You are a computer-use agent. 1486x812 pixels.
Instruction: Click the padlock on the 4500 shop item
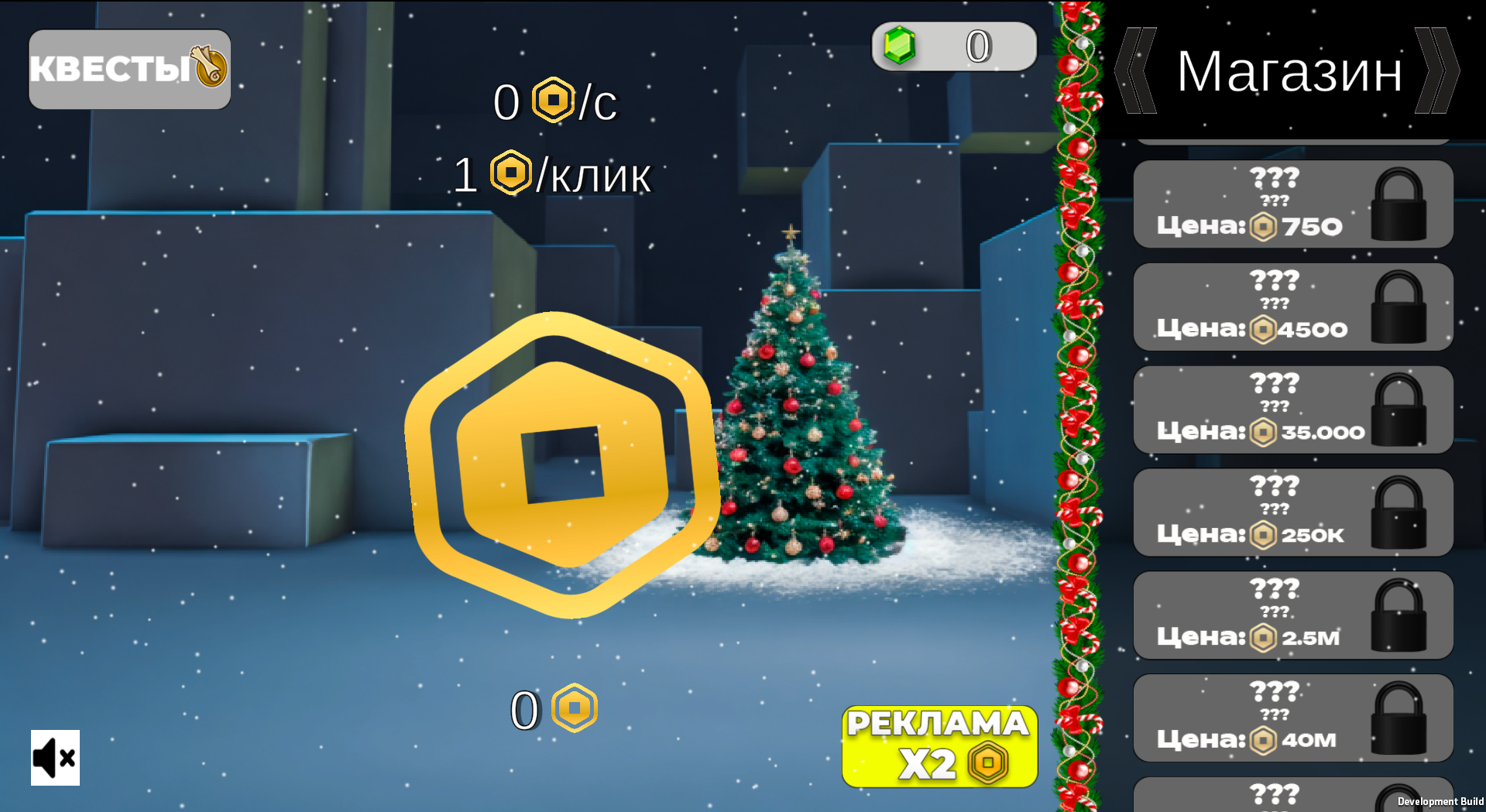point(1398,306)
